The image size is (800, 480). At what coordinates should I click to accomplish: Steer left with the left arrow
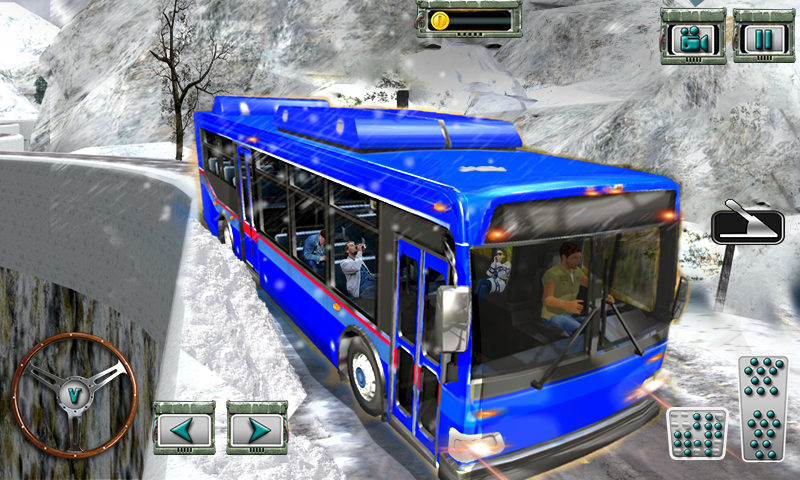[x=183, y=429]
